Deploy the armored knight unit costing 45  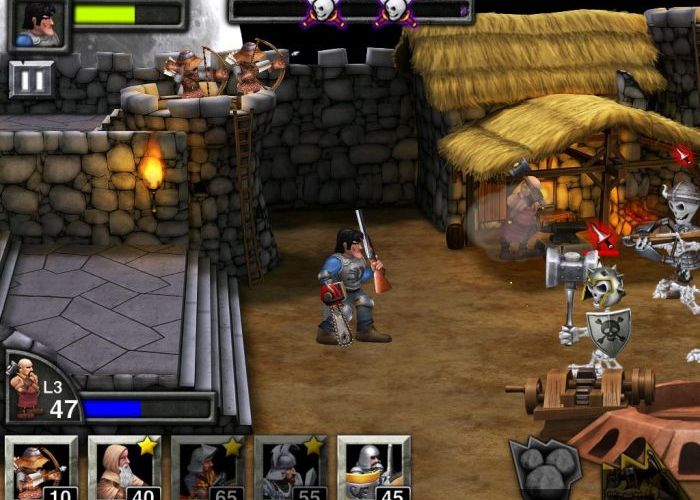point(373,468)
